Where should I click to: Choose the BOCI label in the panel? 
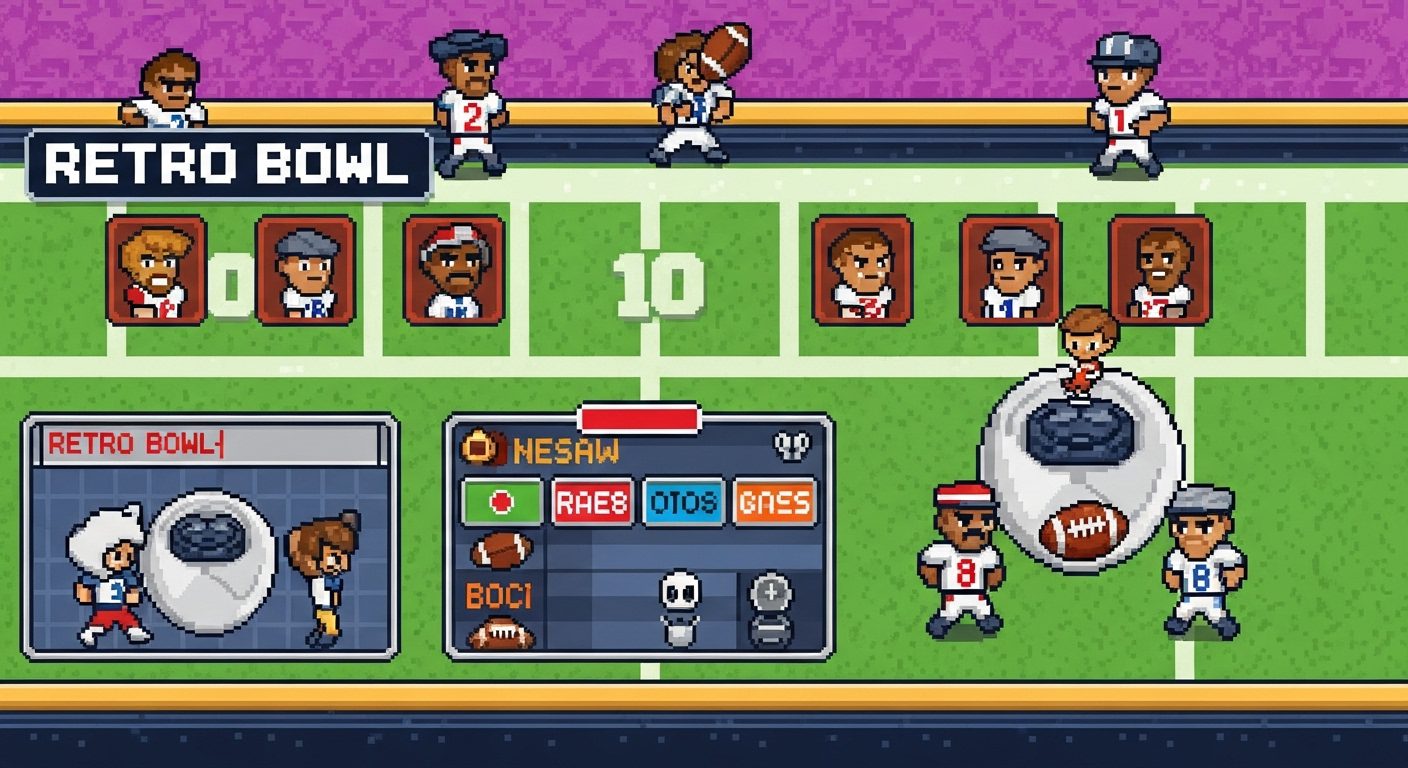(x=499, y=596)
